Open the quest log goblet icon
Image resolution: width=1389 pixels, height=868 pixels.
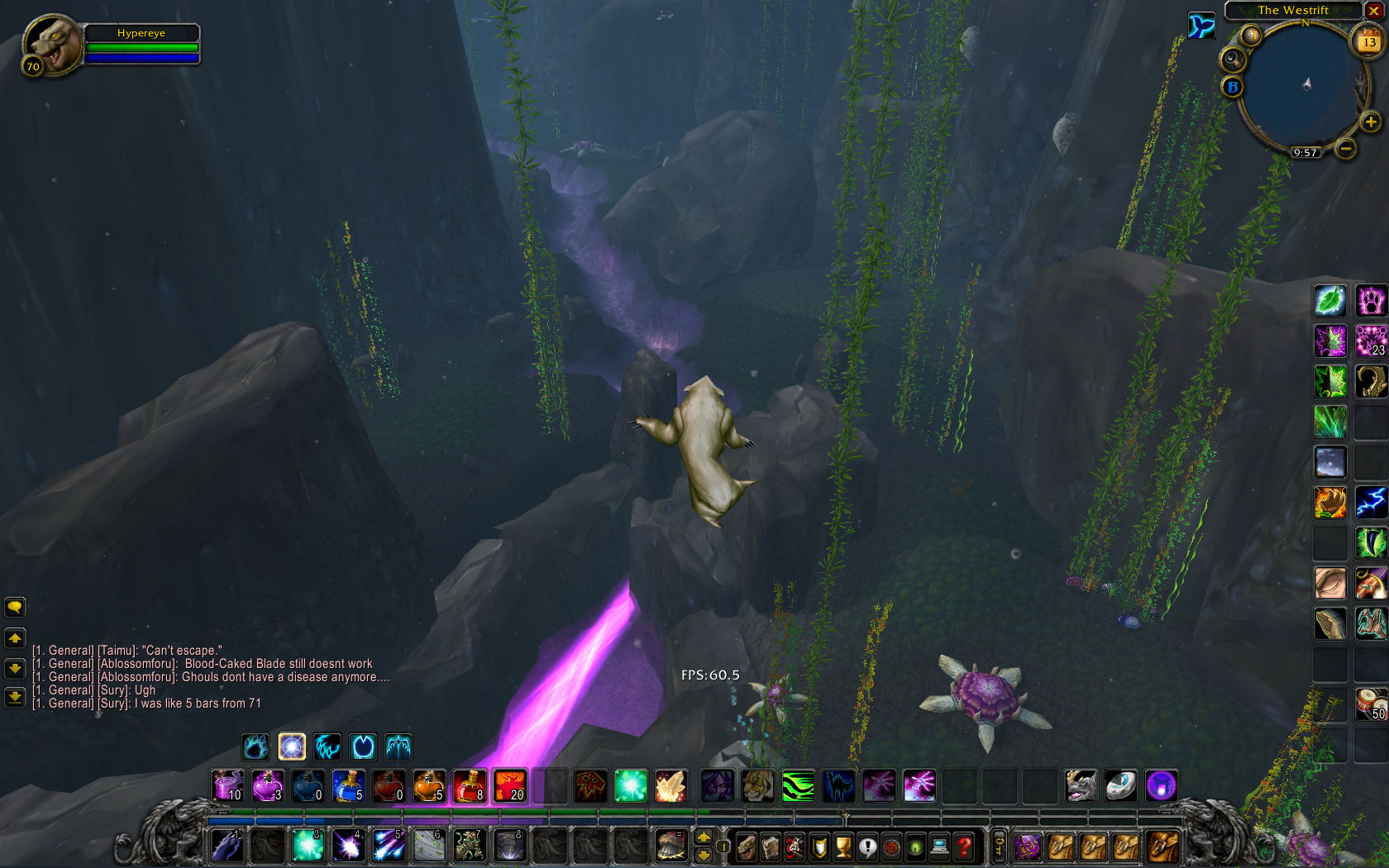[x=843, y=847]
